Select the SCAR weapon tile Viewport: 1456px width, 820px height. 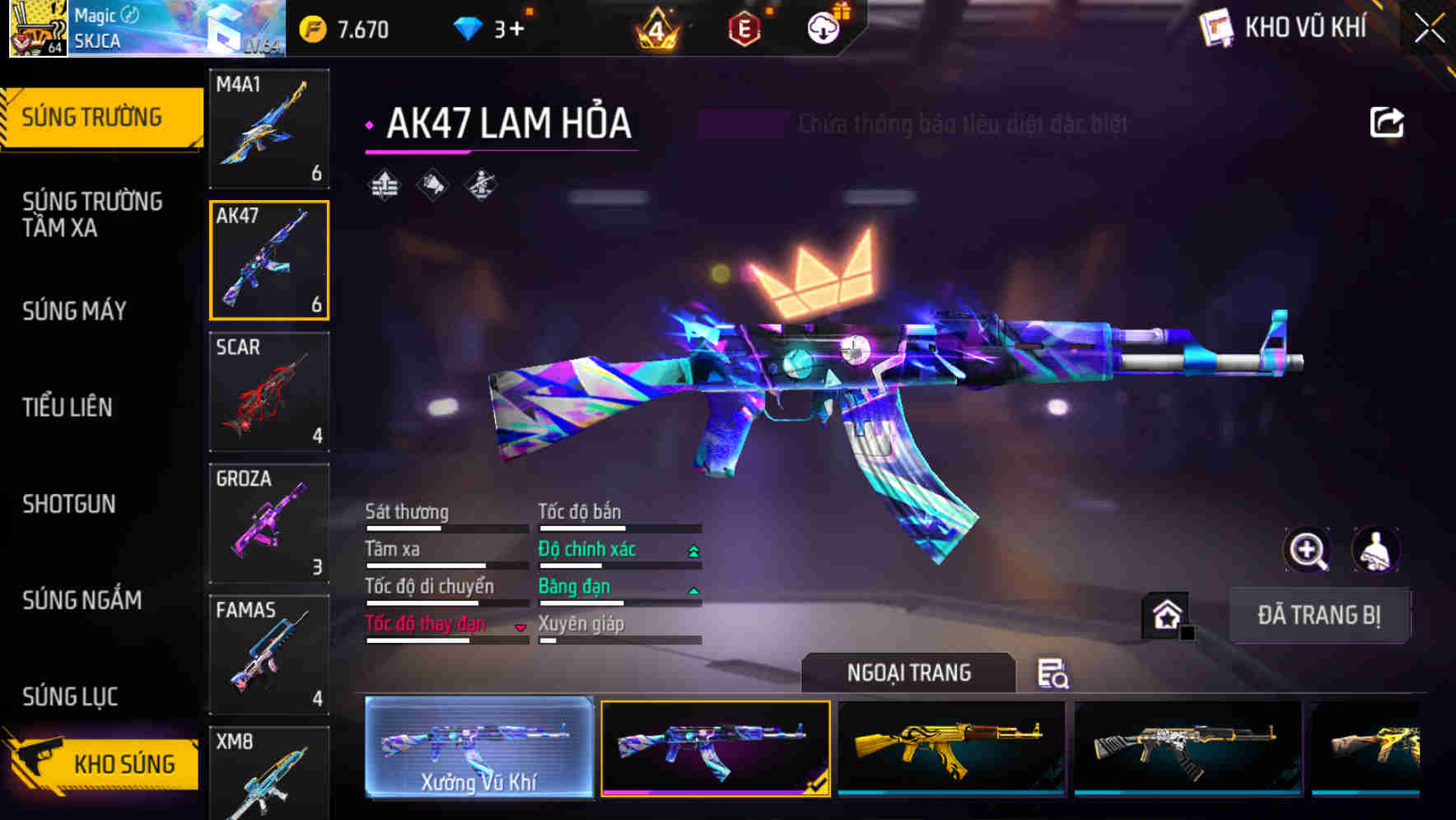(269, 392)
